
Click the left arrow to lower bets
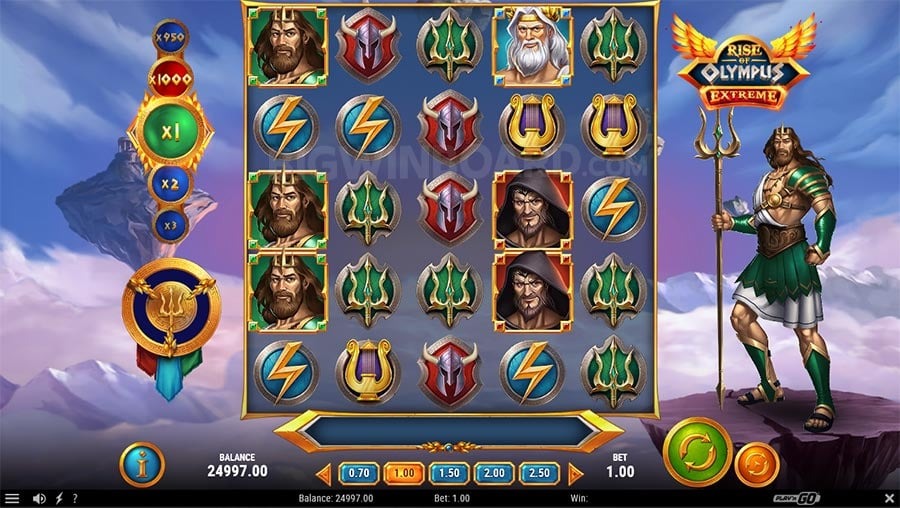tap(324, 474)
